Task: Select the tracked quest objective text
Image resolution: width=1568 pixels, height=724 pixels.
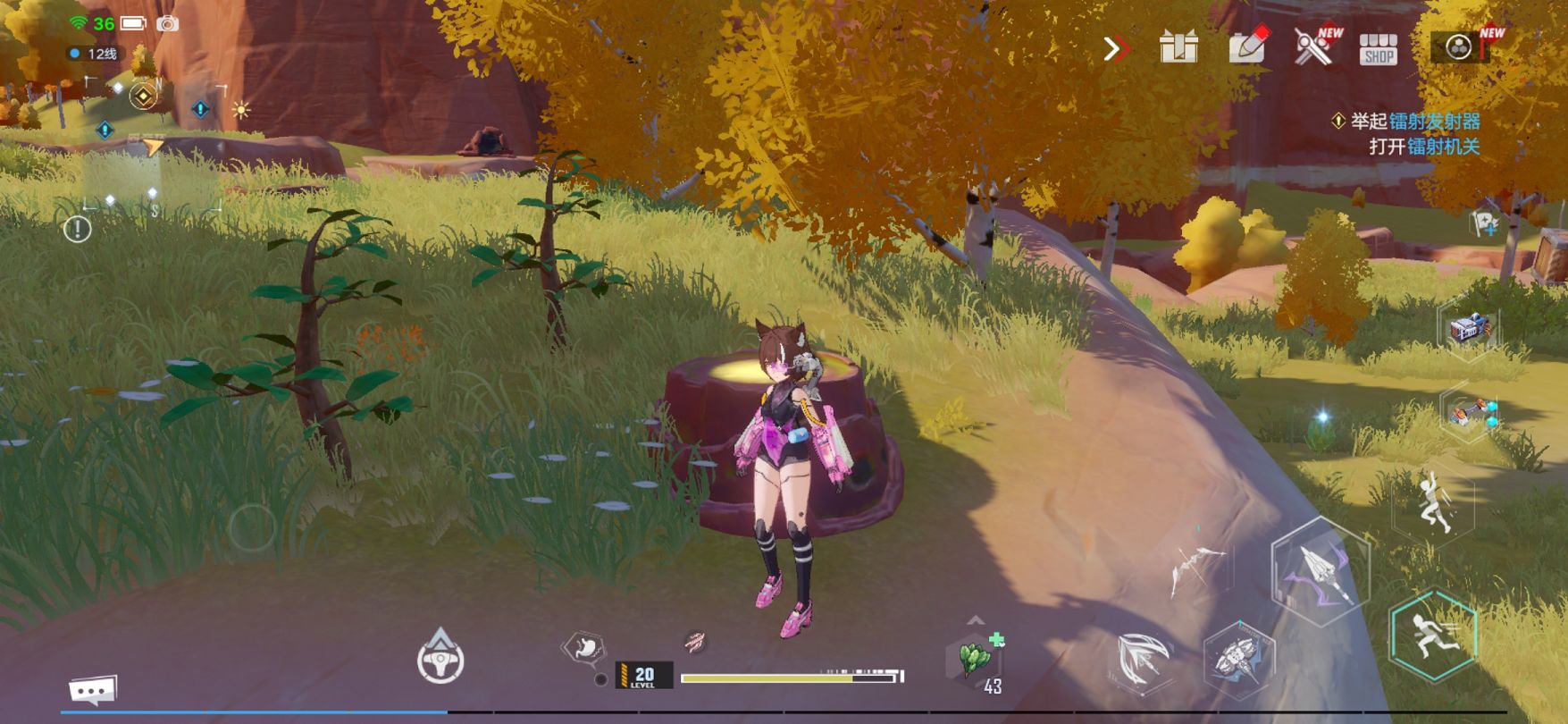Action: [x=1413, y=133]
